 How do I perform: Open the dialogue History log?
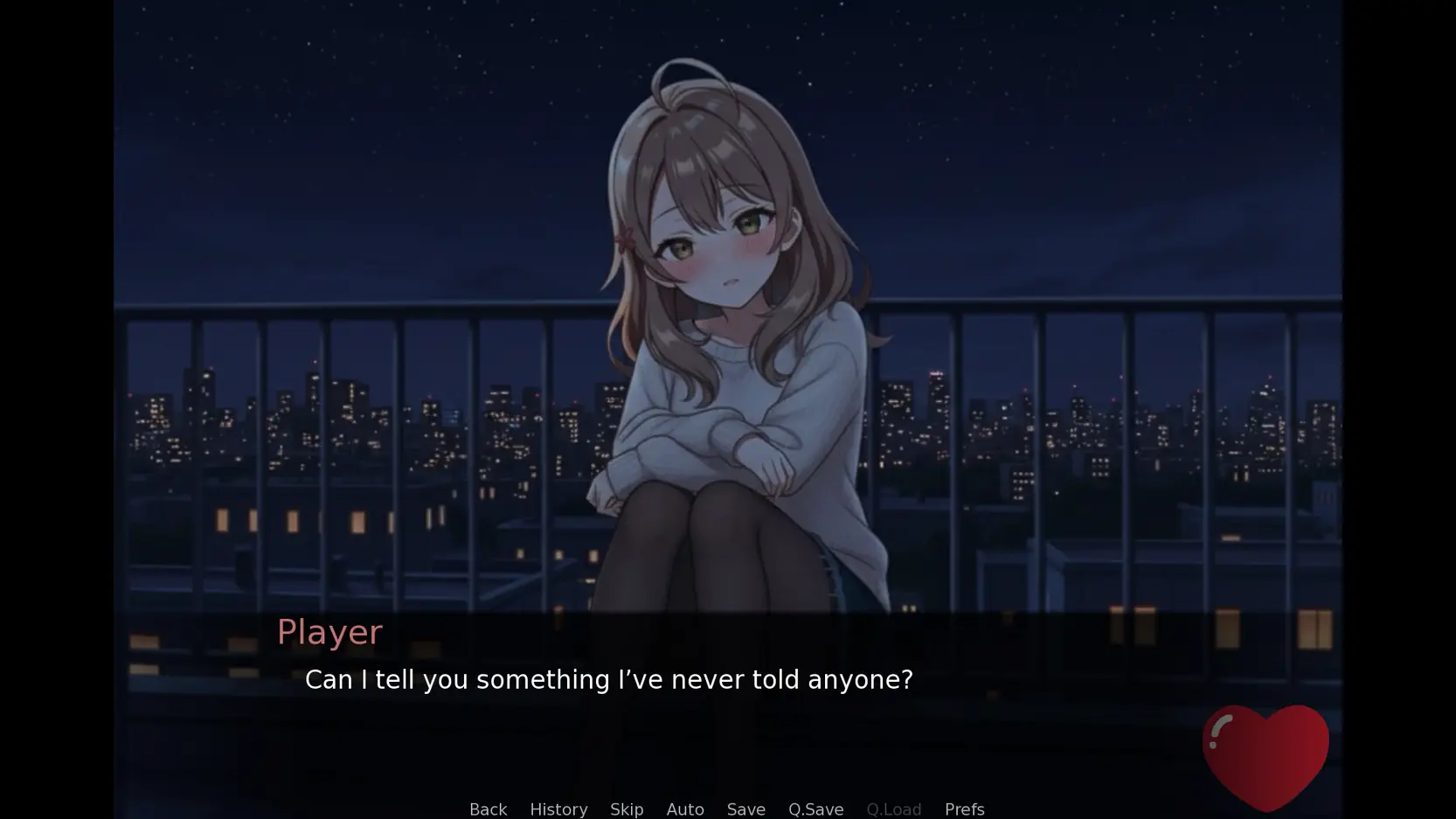point(558,809)
